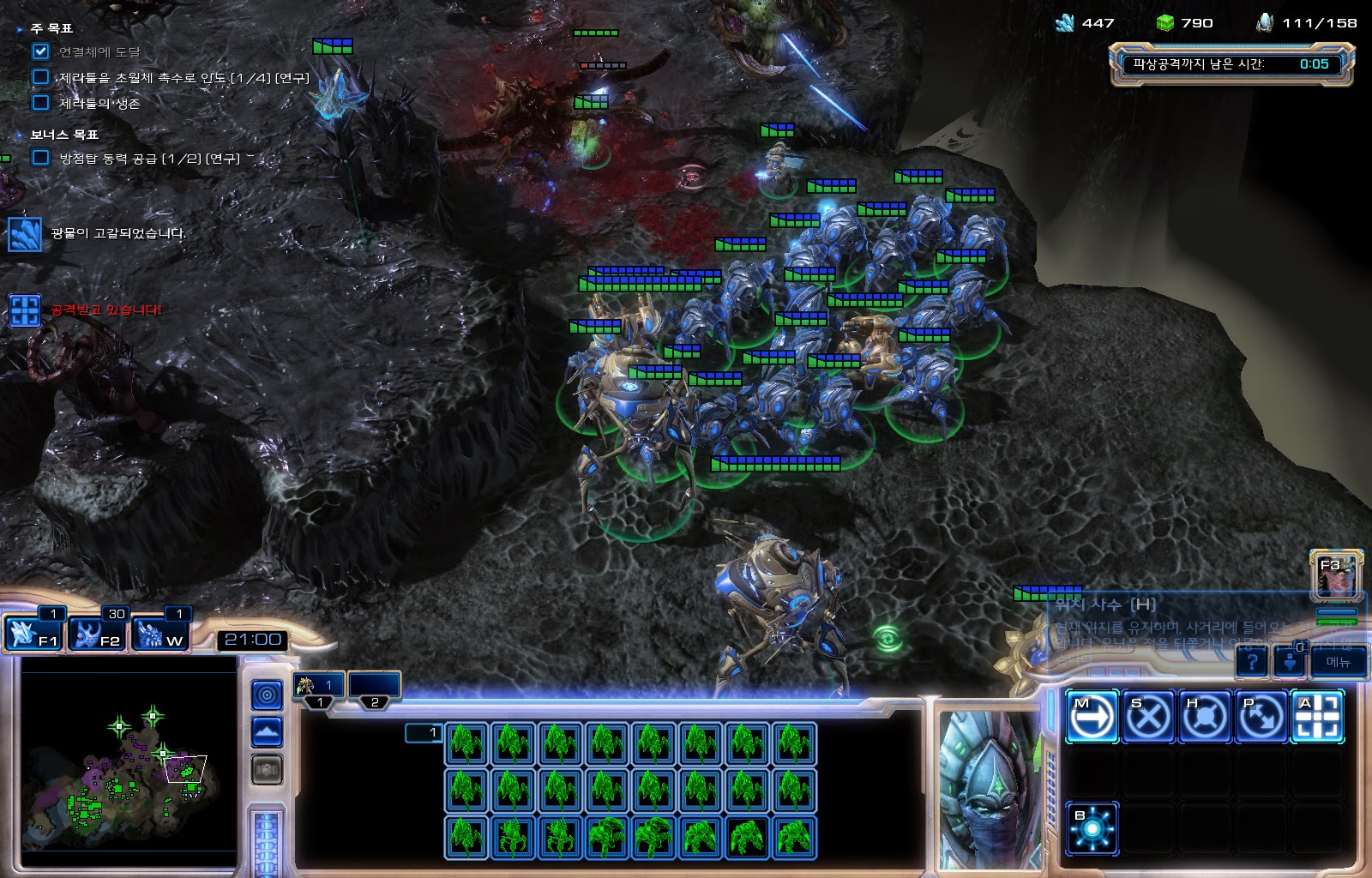This screenshot has width=1372, height=878.
Task: Issue the Move command (M)
Action: point(1092,716)
